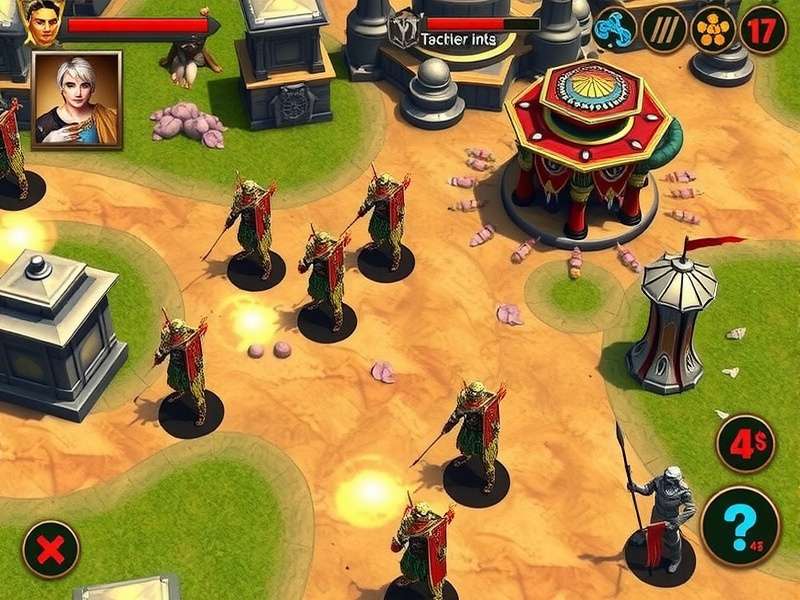Click the target emblem beside Tacher ints
This screenshot has height=600, width=800.
[x=405, y=28]
